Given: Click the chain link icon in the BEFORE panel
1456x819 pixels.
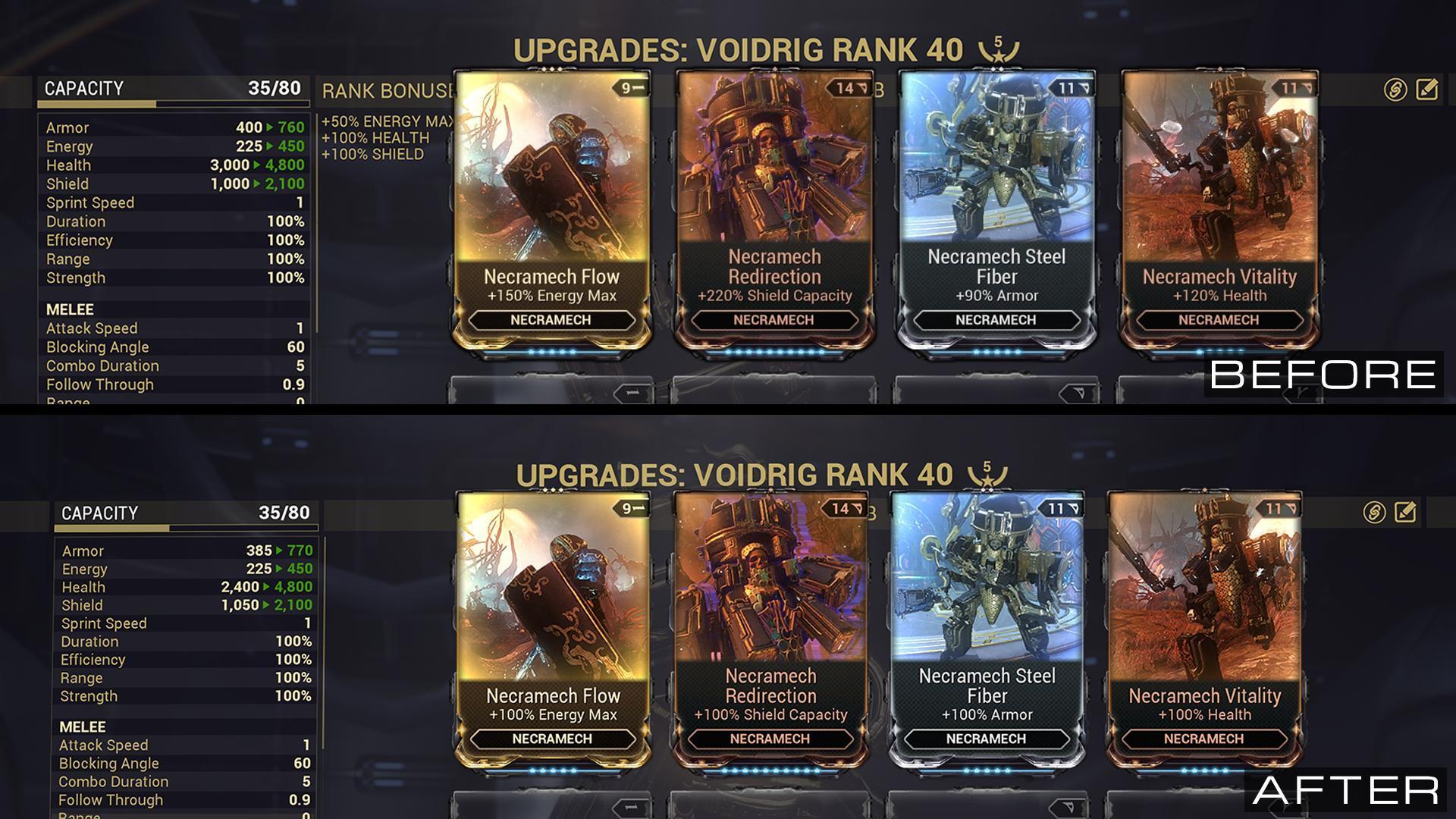Looking at the screenshot, I should (x=1395, y=89).
